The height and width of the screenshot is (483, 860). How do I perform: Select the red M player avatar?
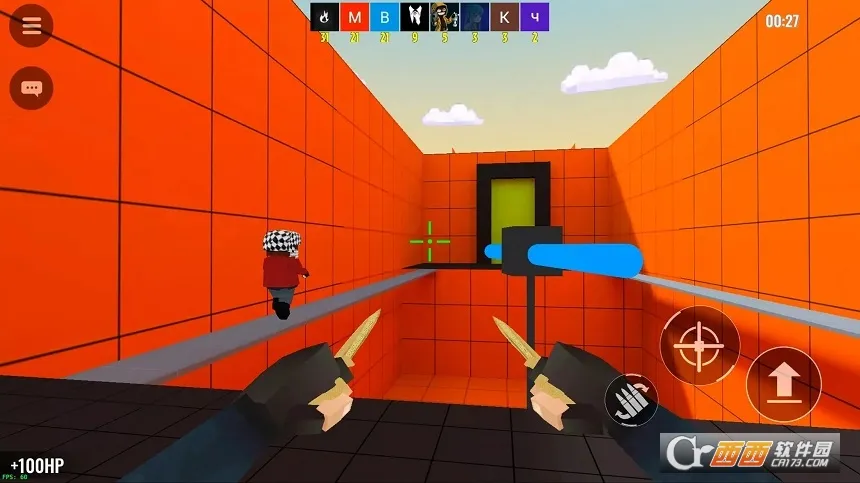(x=354, y=17)
